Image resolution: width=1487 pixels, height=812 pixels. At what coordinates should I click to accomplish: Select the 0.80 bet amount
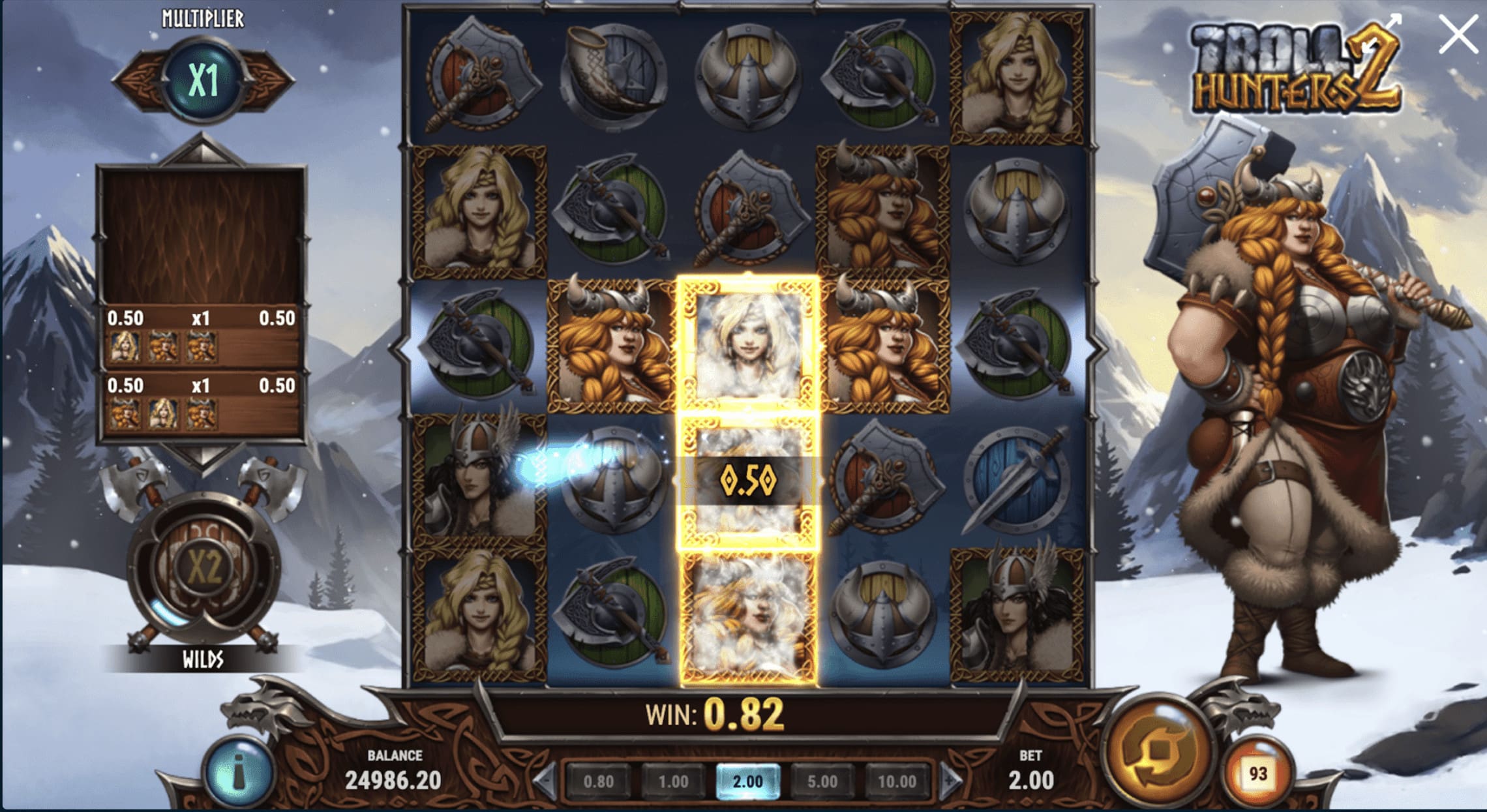598,781
